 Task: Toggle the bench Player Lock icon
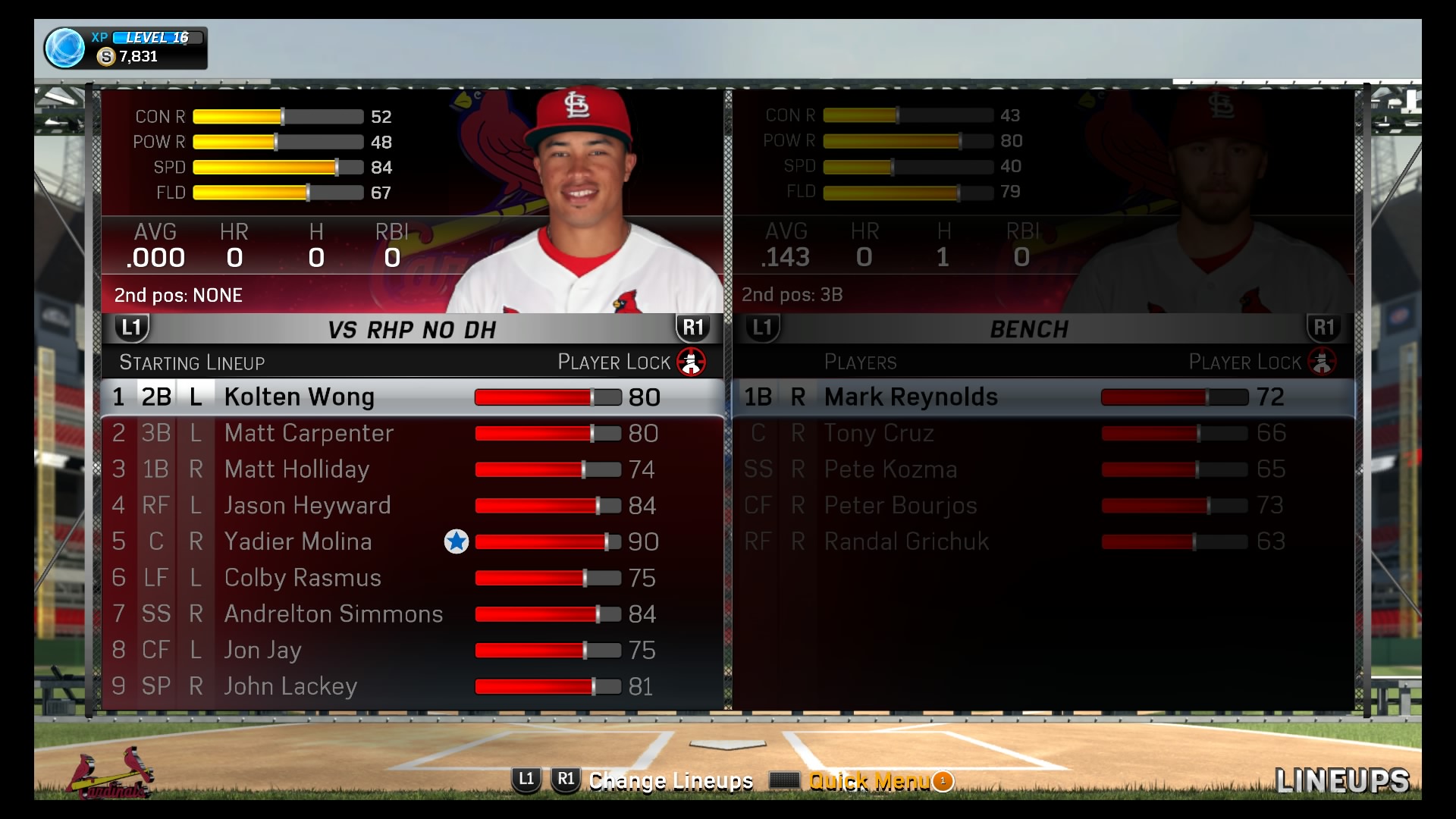point(1322,362)
